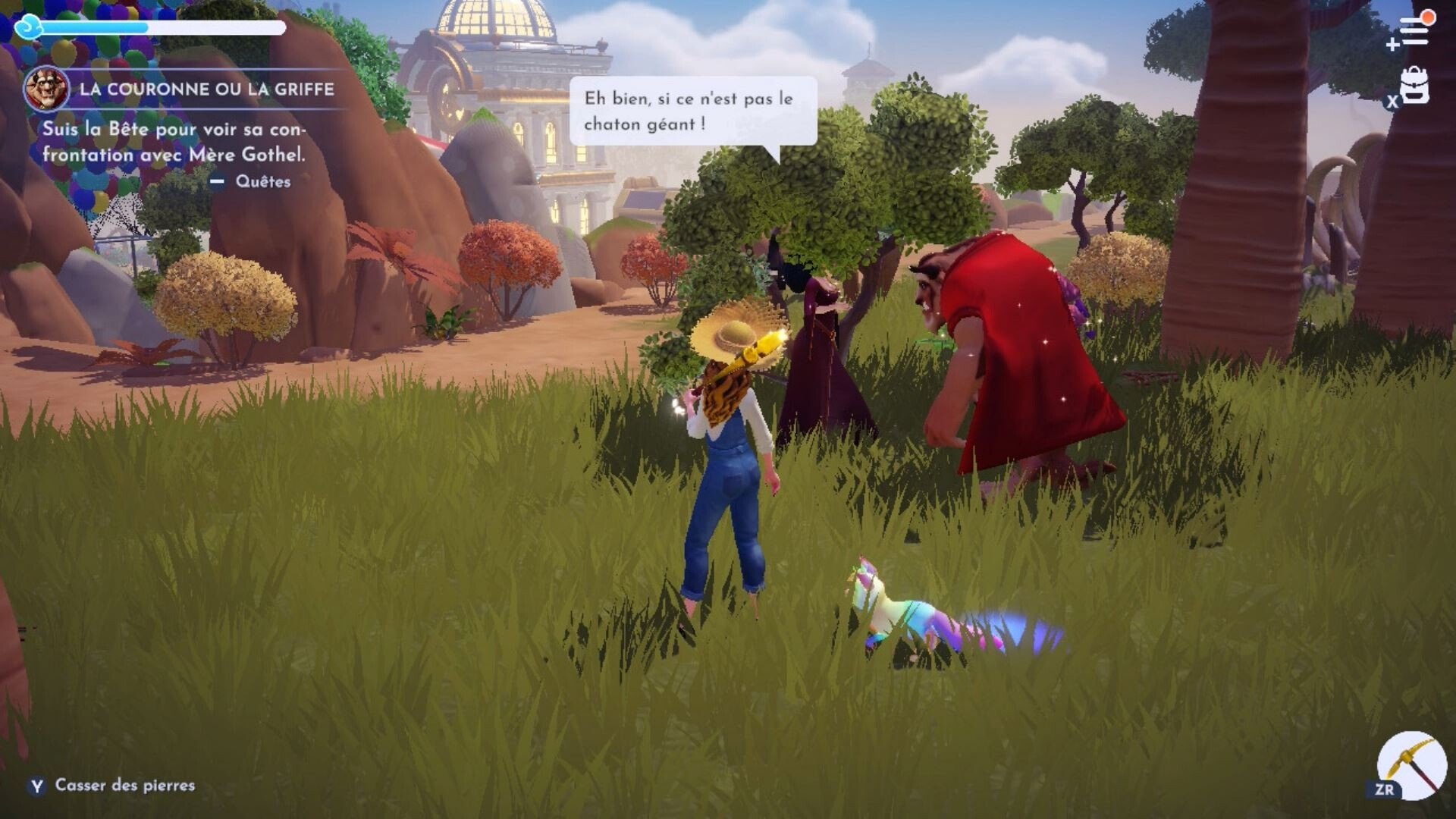The image size is (1456, 819).
Task: Open the Quêtes quest log label
Action: [x=262, y=181]
